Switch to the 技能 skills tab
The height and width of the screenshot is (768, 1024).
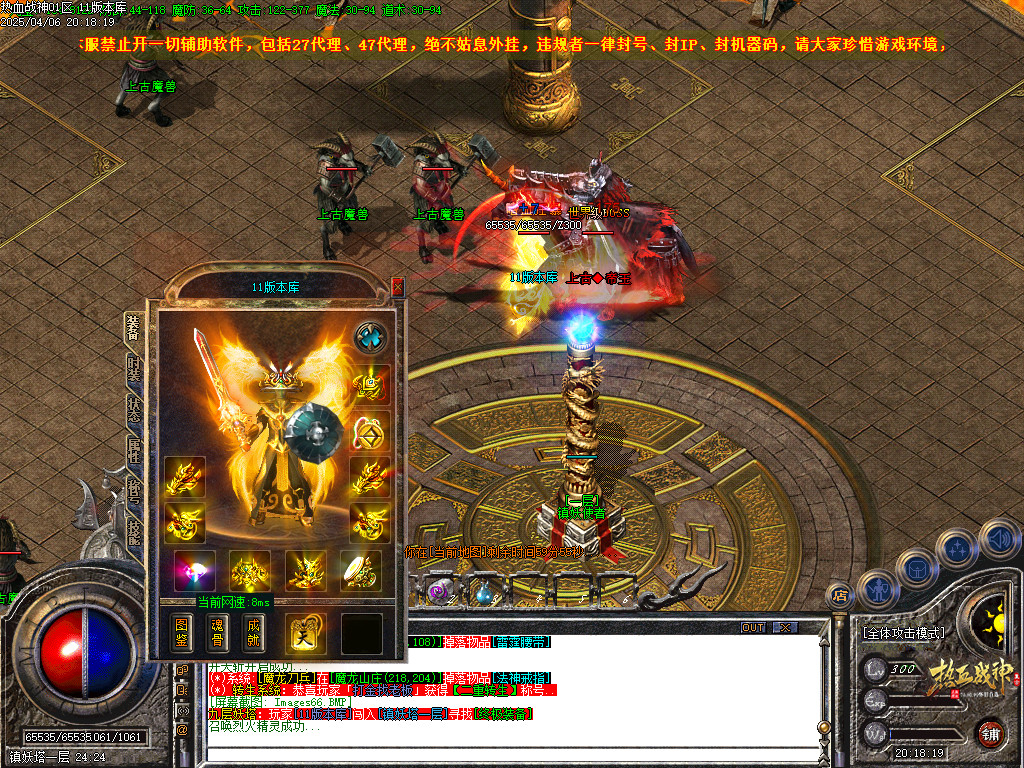pos(133,532)
